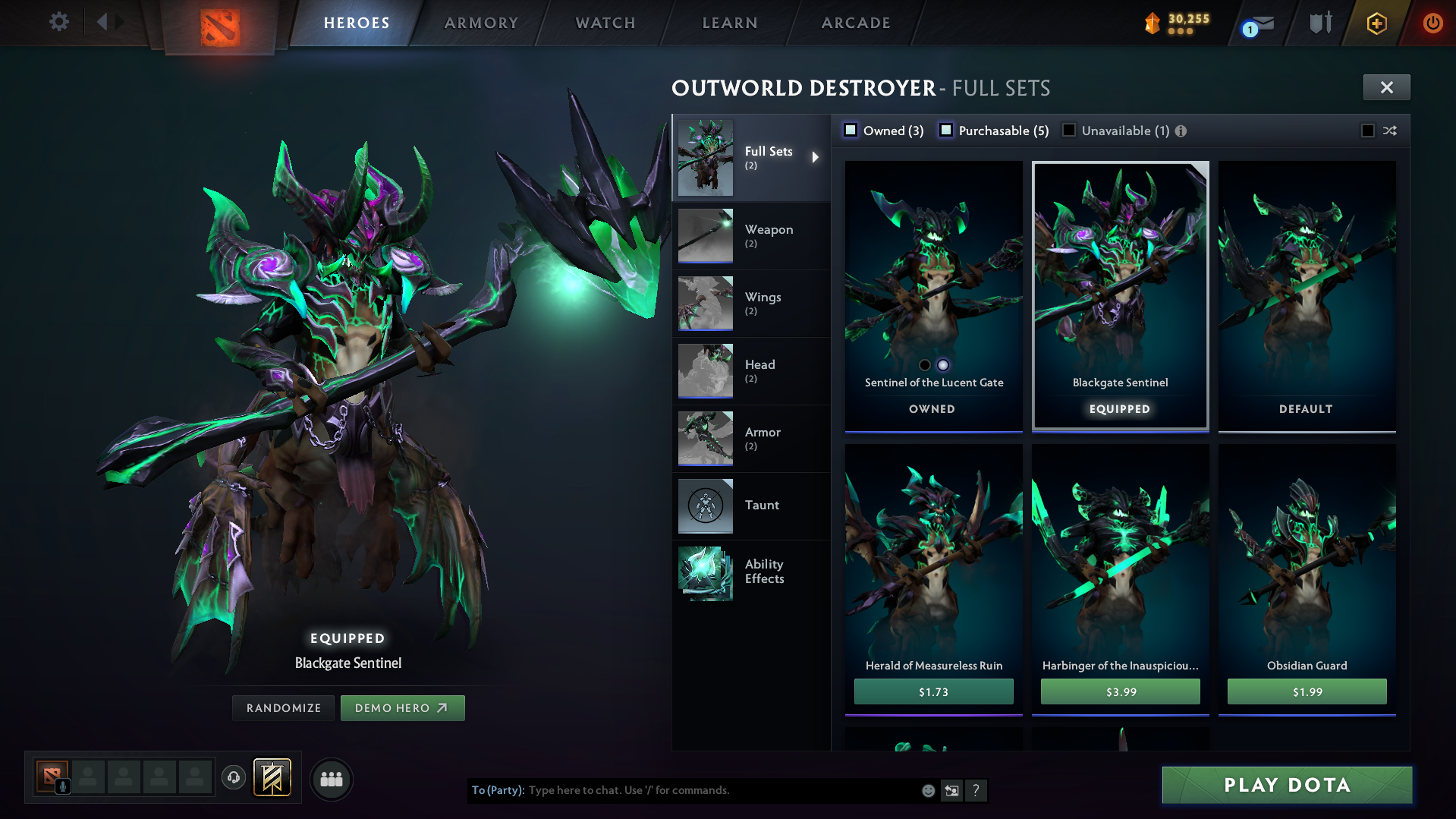1456x819 pixels.
Task: Open the party finder friends icon
Action: point(331,779)
